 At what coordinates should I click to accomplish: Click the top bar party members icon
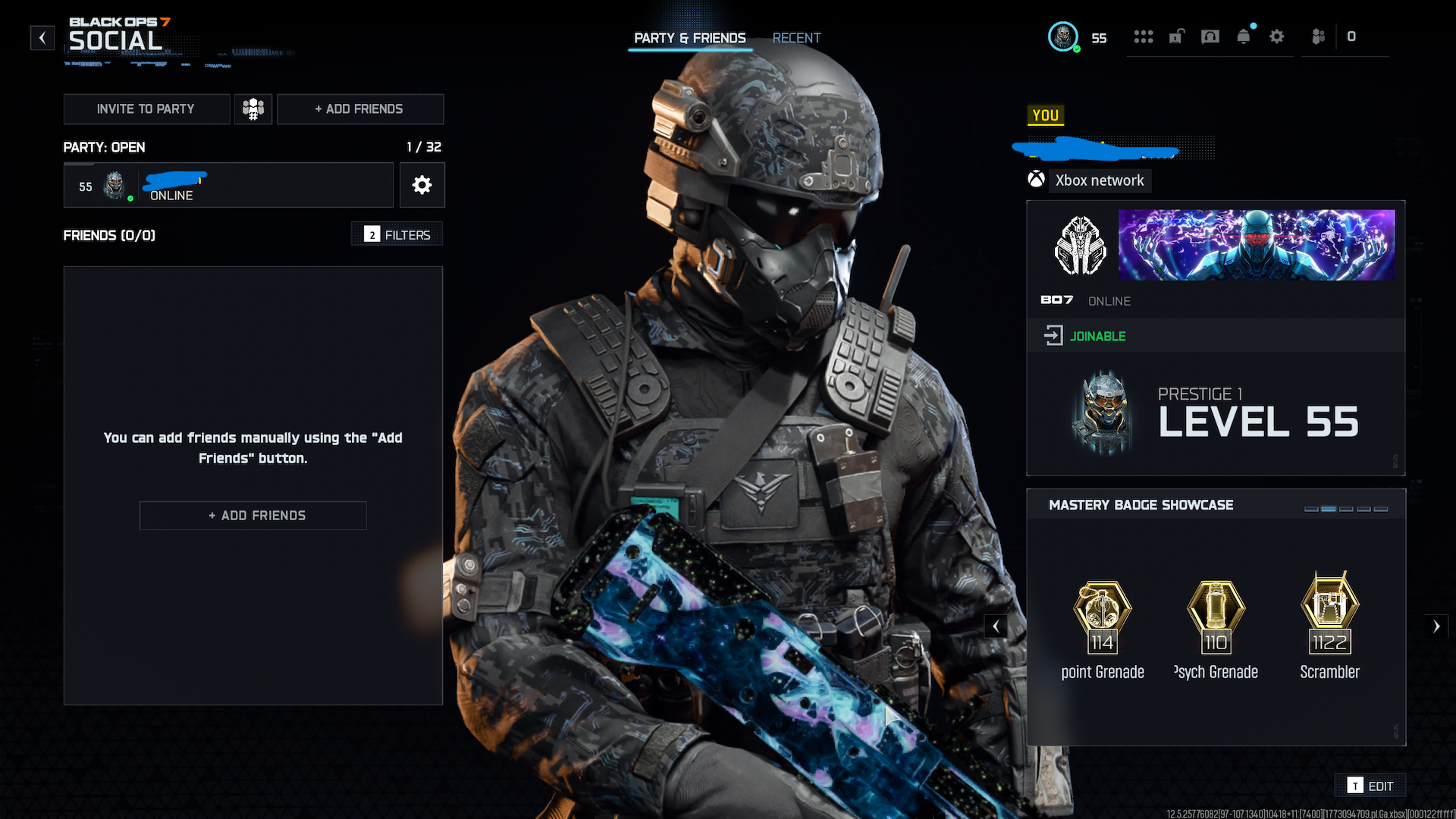click(x=1319, y=36)
